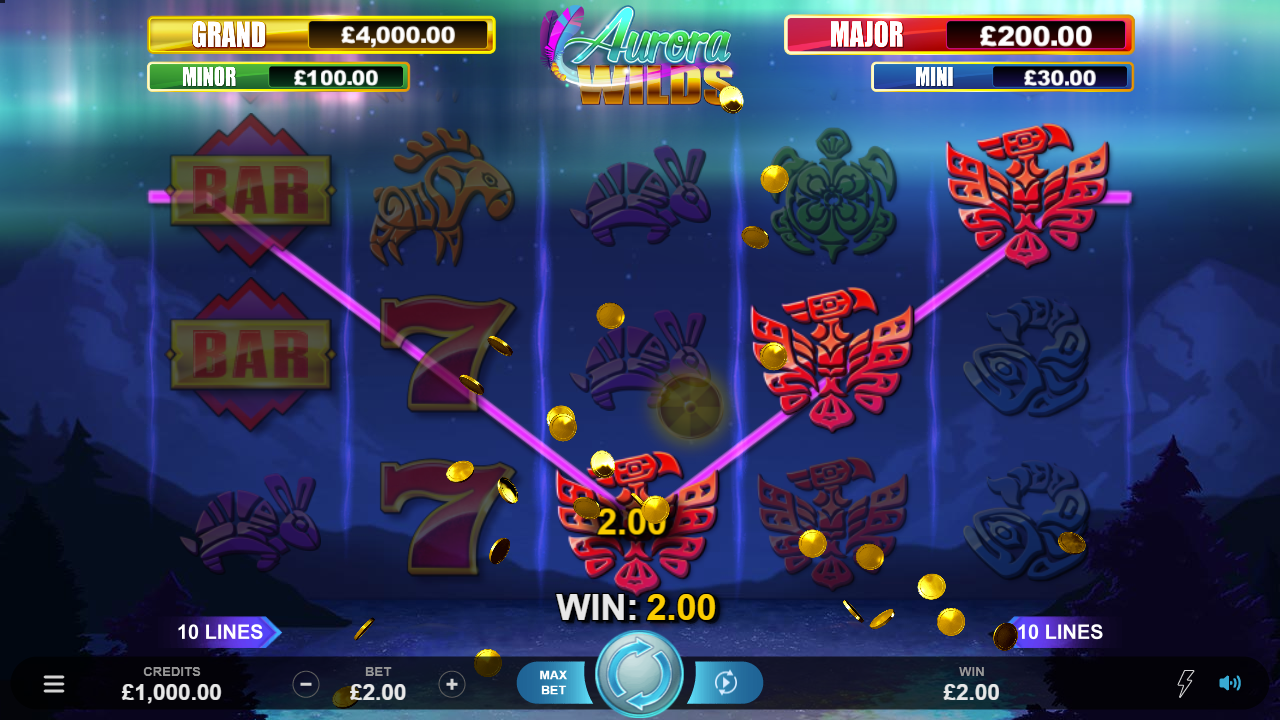Decrease the bet with the minus button
Viewport: 1280px width, 720px height.
pos(306,684)
